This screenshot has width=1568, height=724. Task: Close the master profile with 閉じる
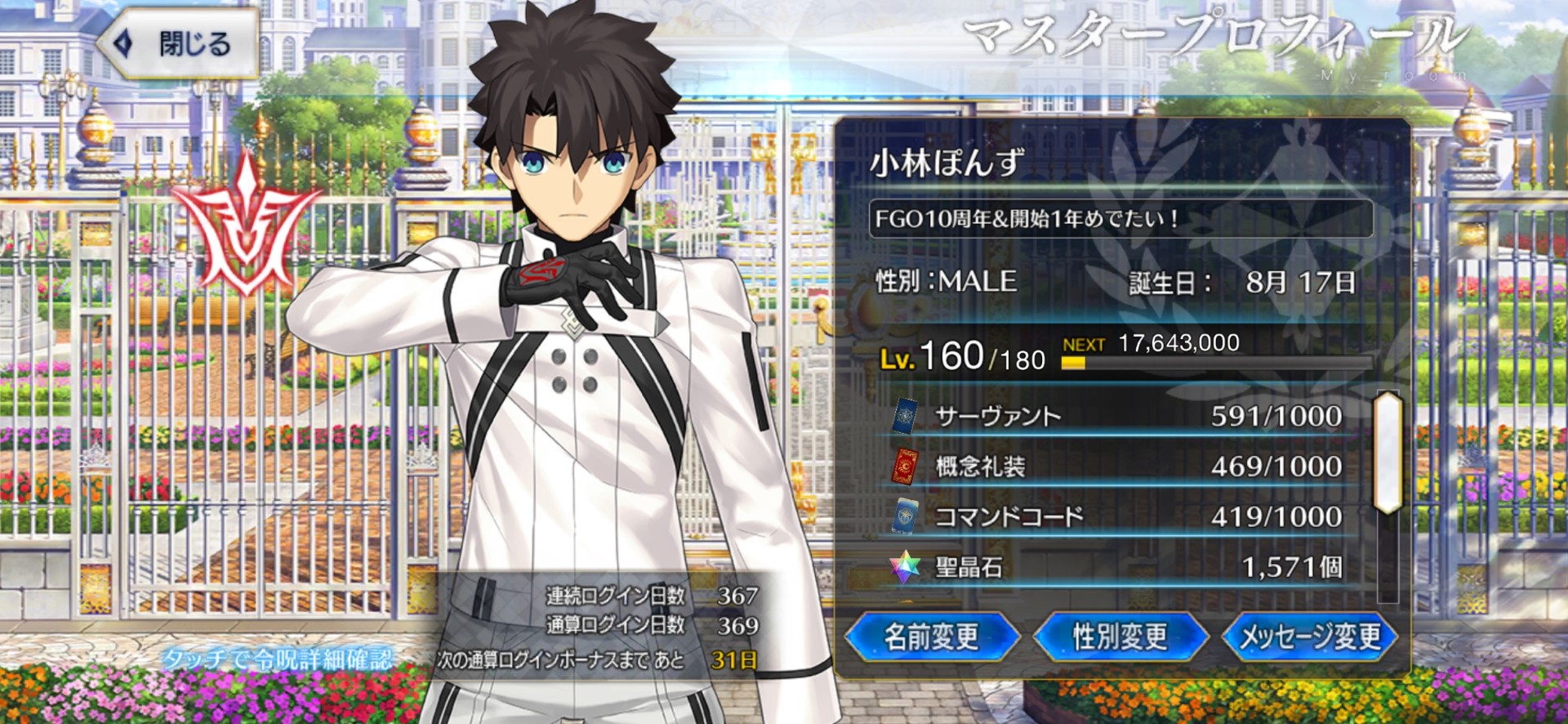[178, 43]
